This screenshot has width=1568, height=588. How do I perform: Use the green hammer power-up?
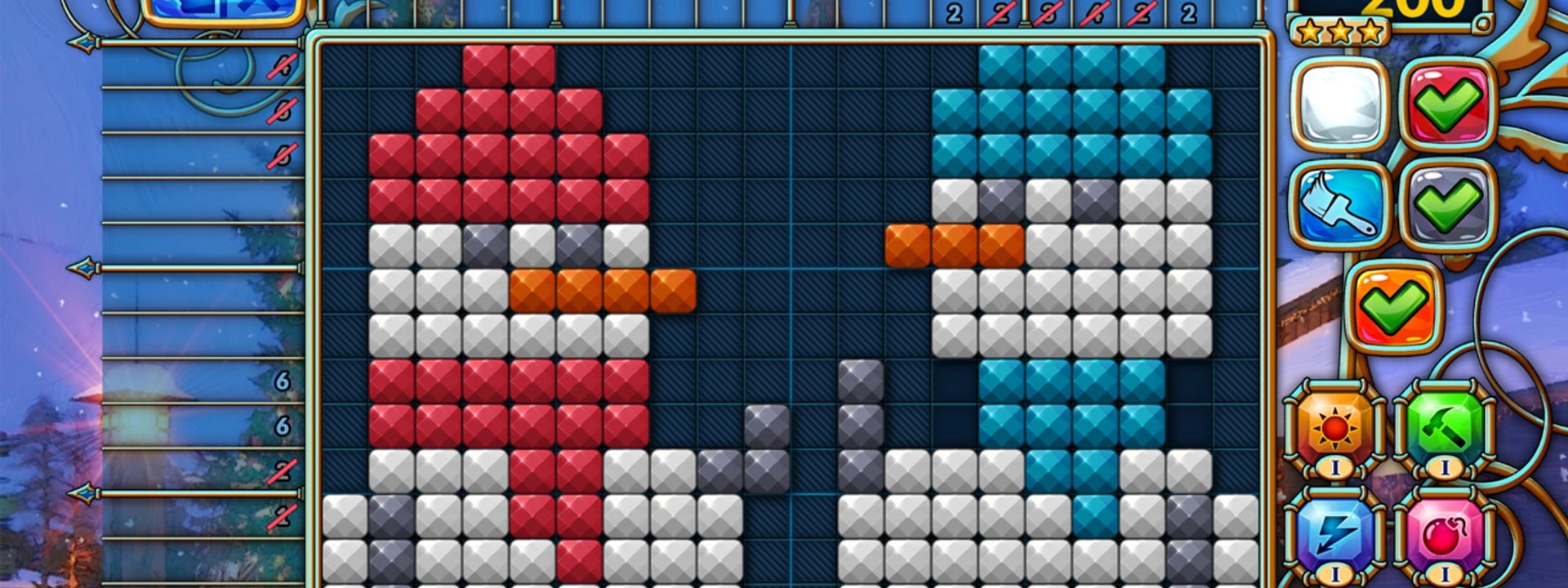(1444, 427)
